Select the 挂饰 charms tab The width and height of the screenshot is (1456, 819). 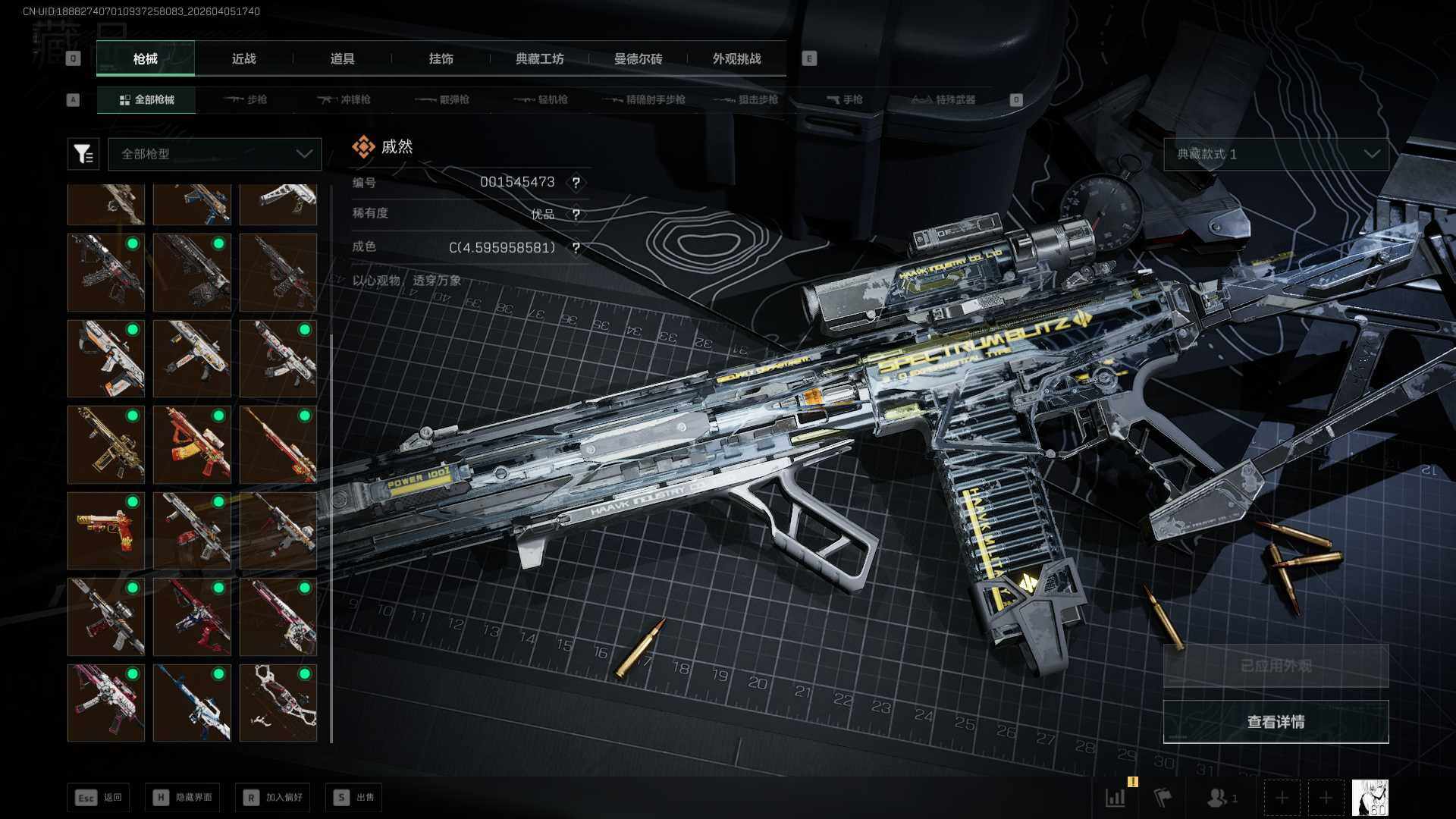tap(441, 58)
